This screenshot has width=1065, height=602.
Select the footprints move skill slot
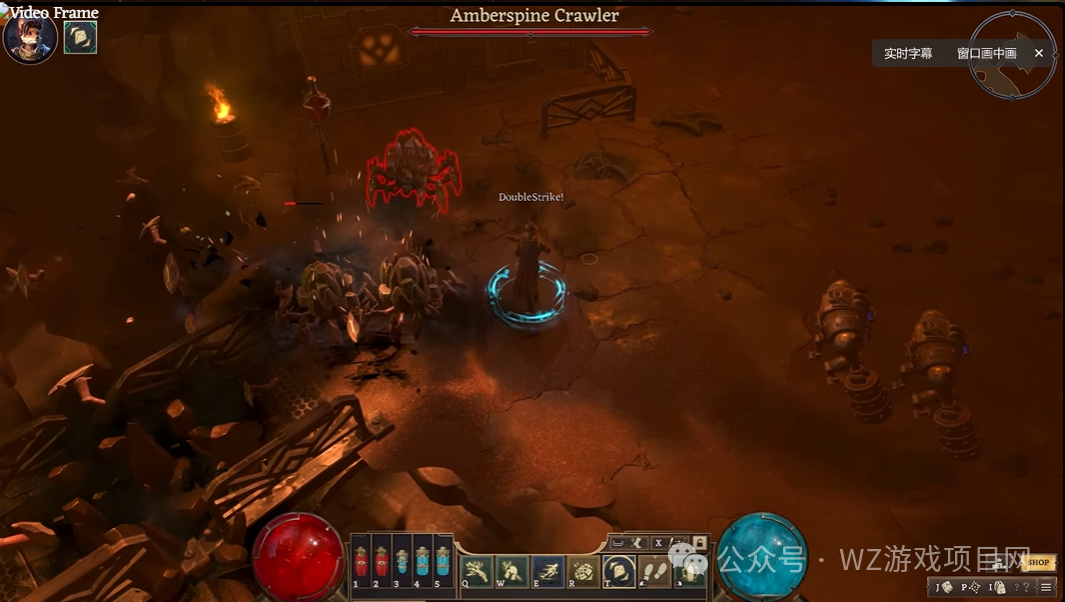pyautogui.click(x=654, y=571)
